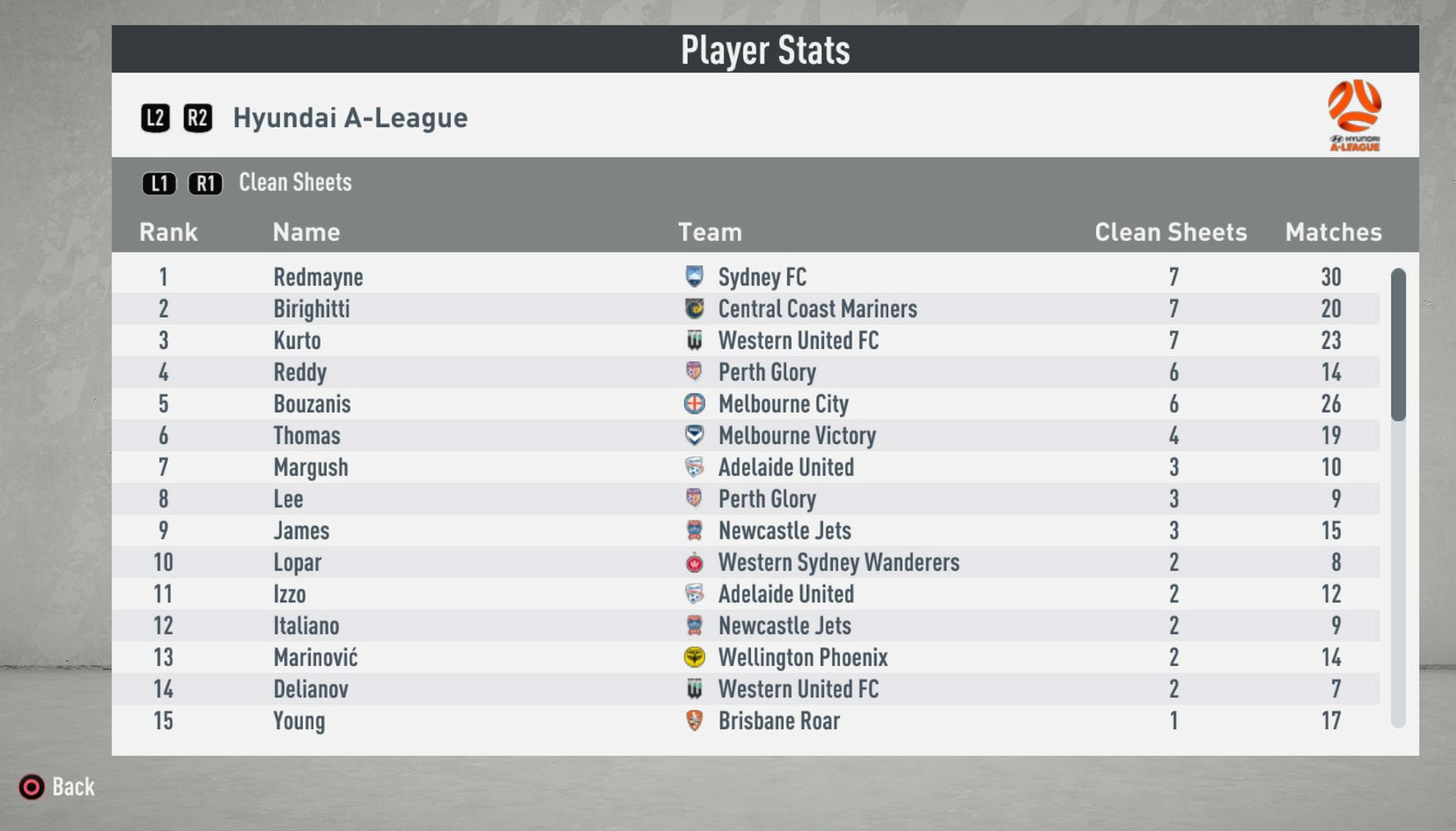
Task: Switch to the Clean Sheets column header
Action: (1170, 232)
